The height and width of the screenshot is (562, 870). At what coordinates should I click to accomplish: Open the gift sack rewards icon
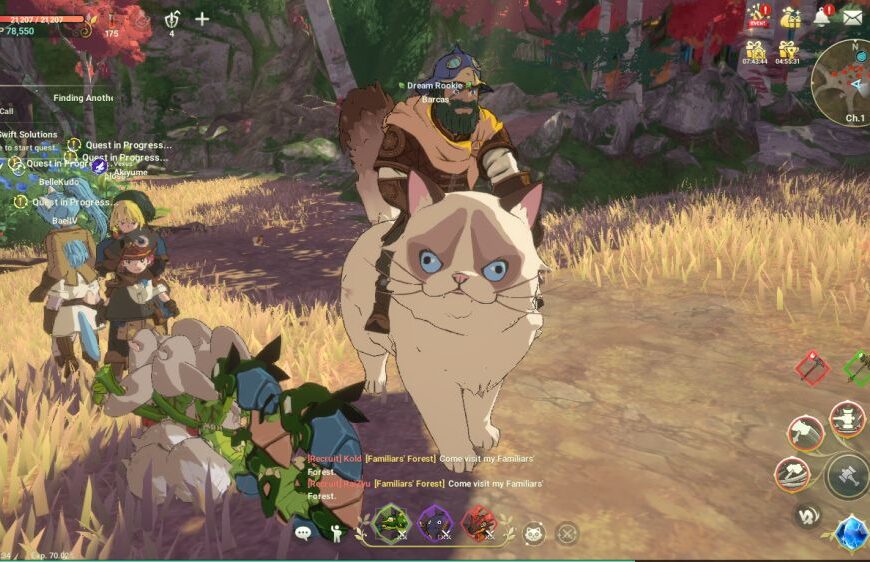click(790, 16)
